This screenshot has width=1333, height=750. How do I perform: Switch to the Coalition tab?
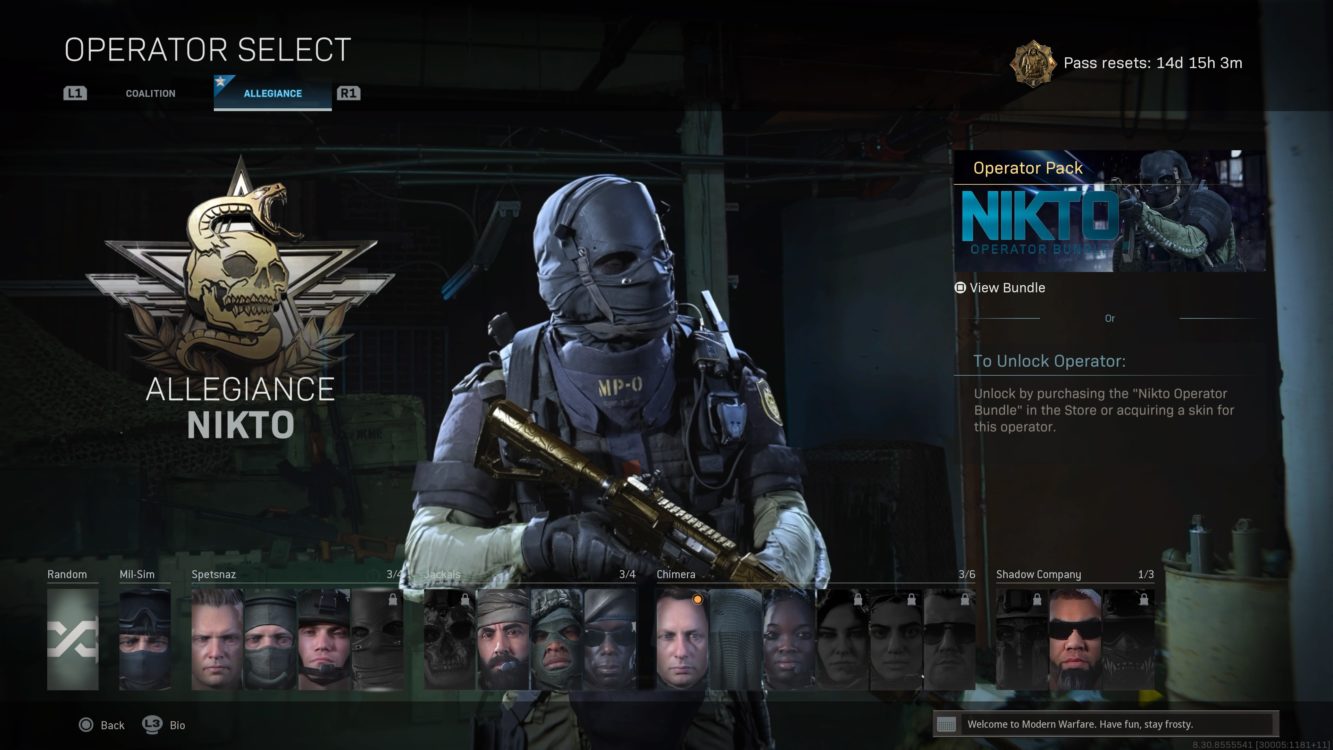[148, 93]
